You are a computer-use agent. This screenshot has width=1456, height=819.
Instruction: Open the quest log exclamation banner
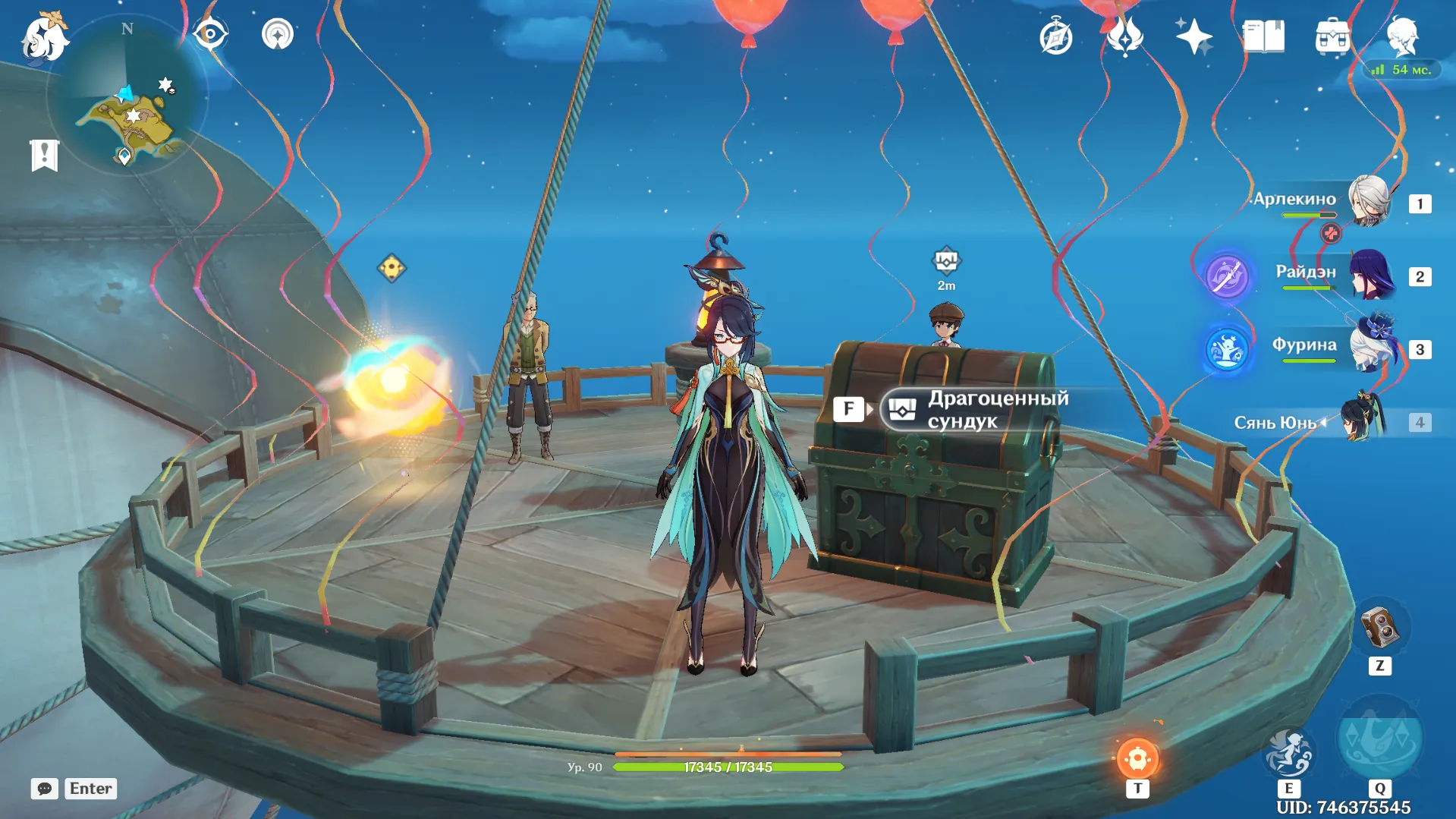(44, 155)
